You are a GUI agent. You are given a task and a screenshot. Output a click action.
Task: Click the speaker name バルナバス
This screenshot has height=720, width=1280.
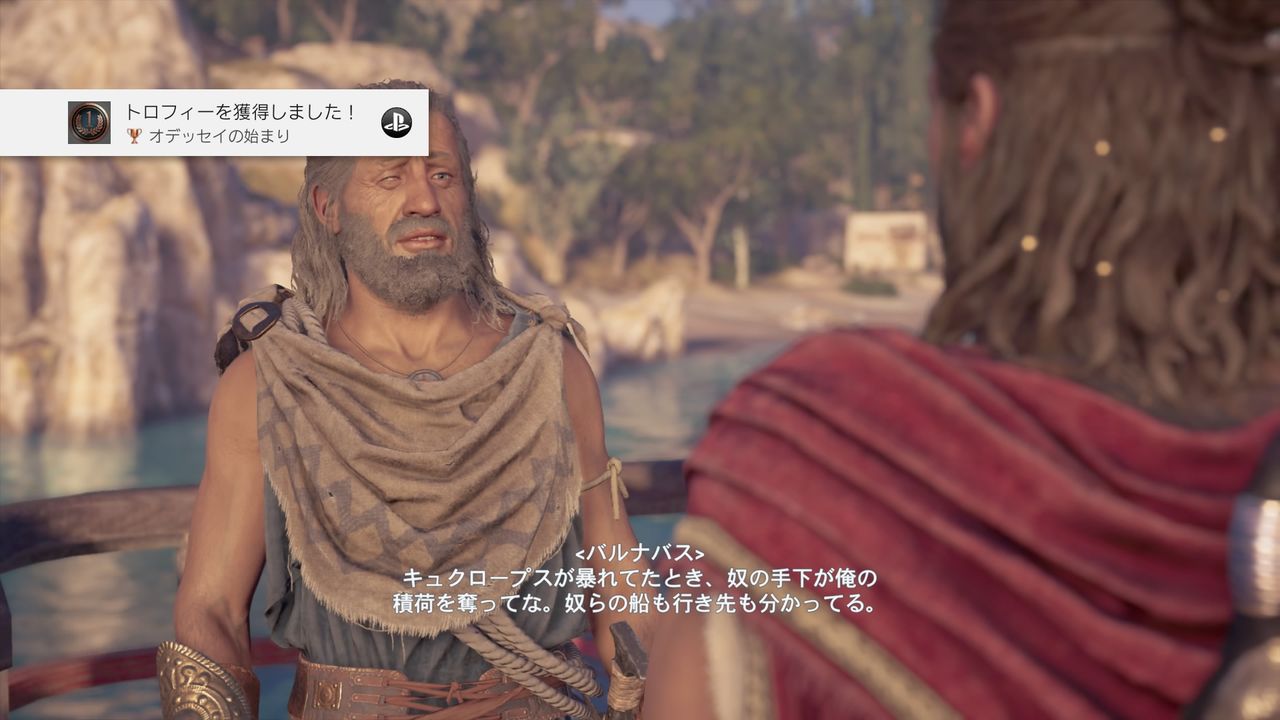[x=639, y=557]
